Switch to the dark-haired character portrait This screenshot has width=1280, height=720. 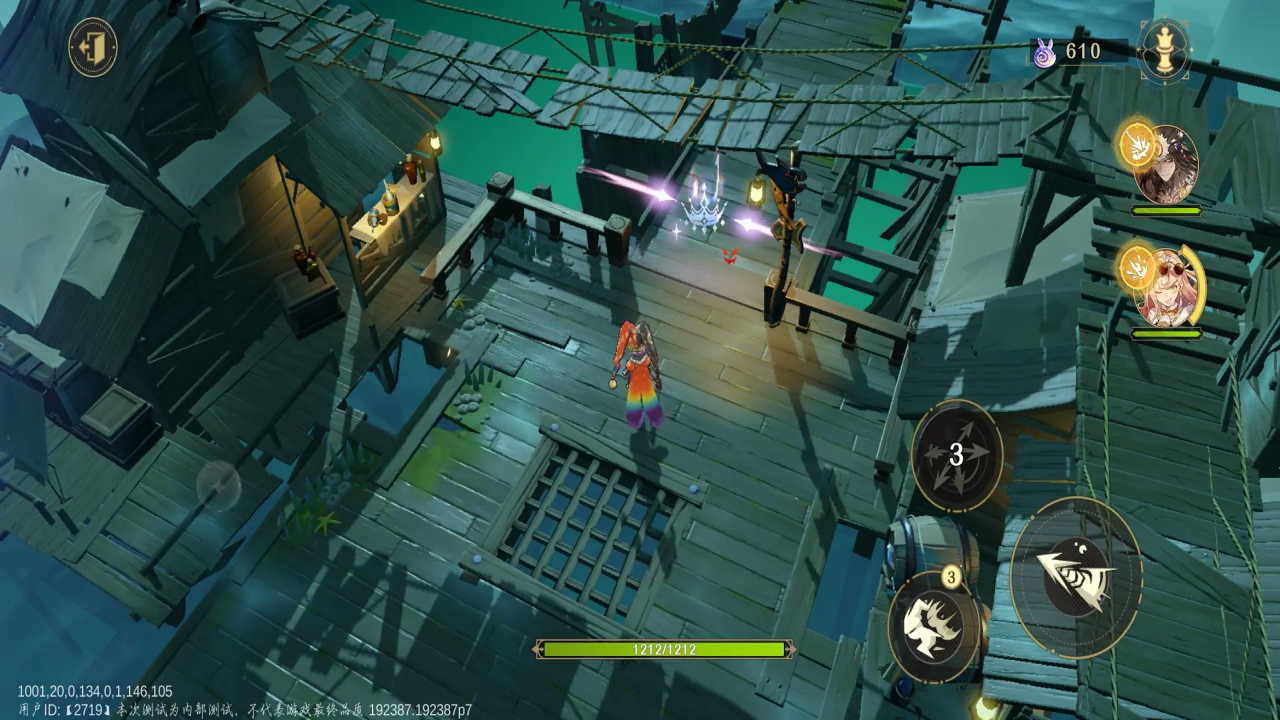[1166, 165]
